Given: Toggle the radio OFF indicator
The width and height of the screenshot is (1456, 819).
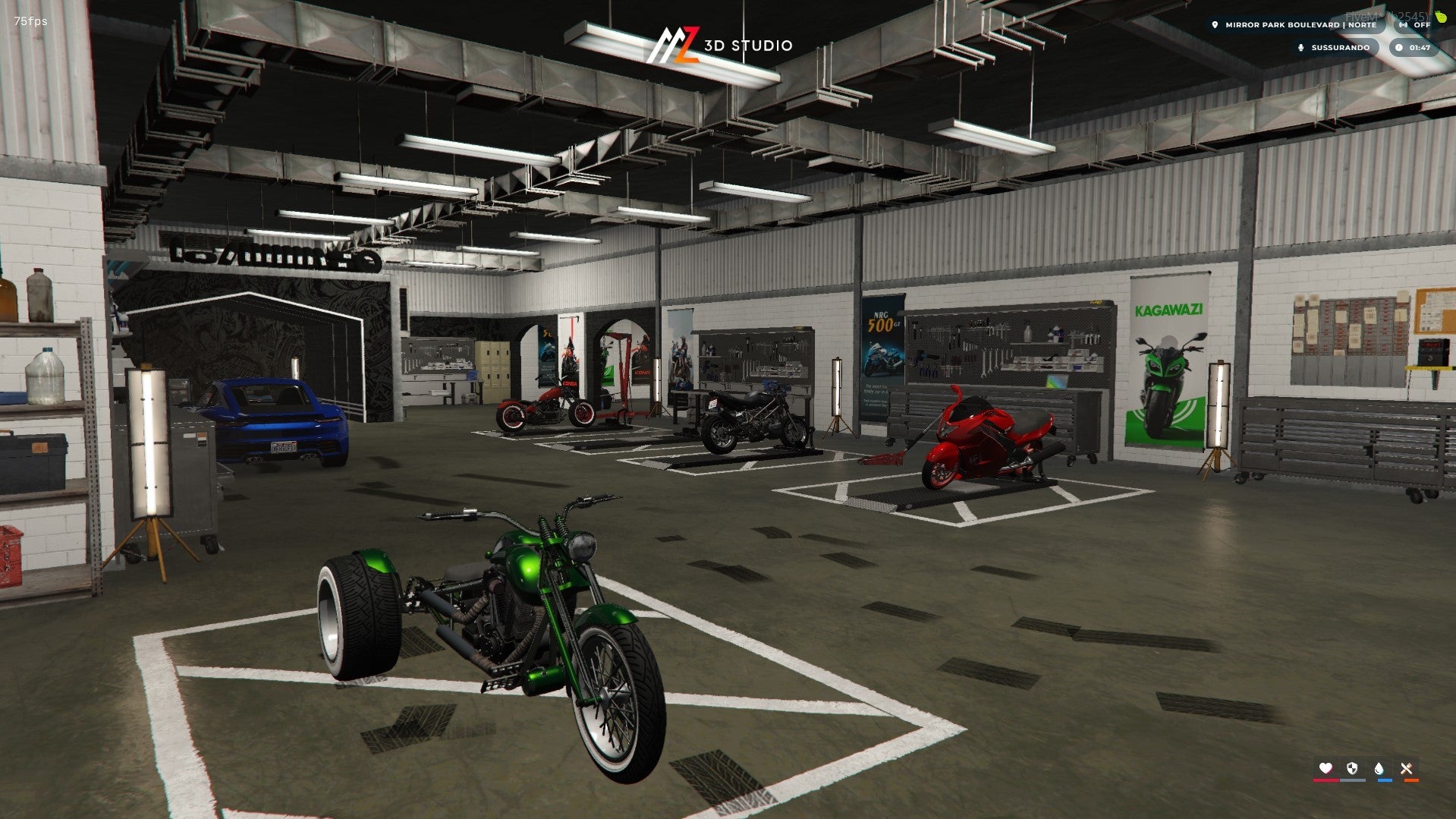Looking at the screenshot, I should 1416,25.
